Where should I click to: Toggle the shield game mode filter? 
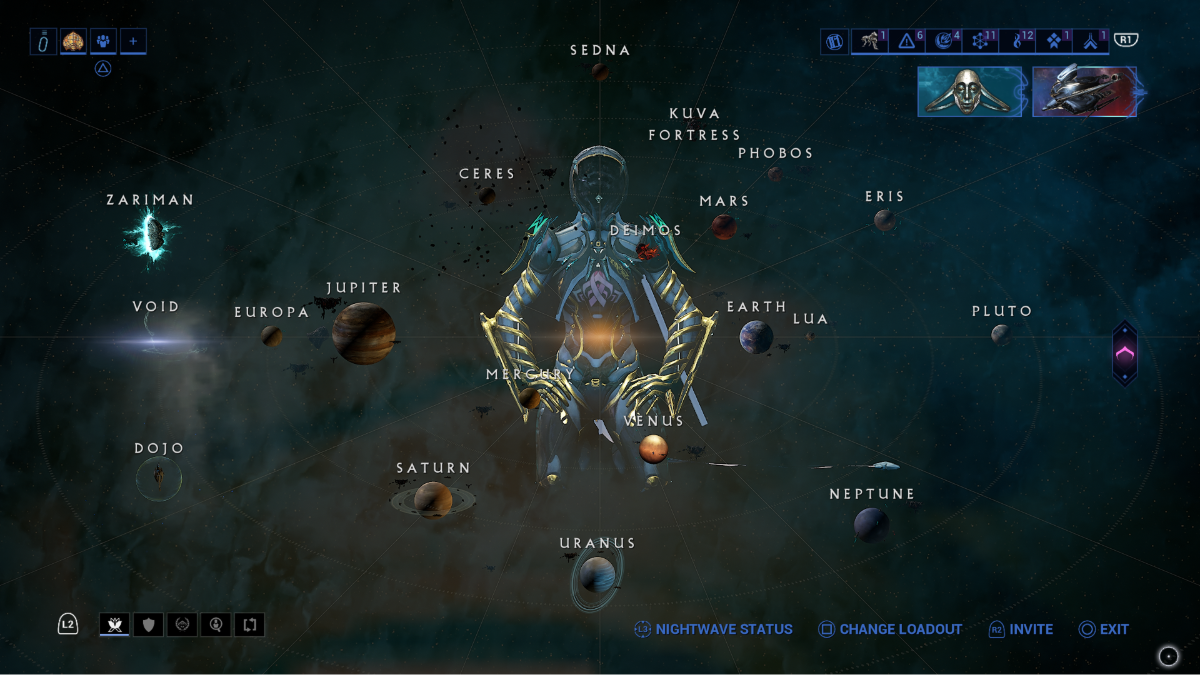click(148, 625)
